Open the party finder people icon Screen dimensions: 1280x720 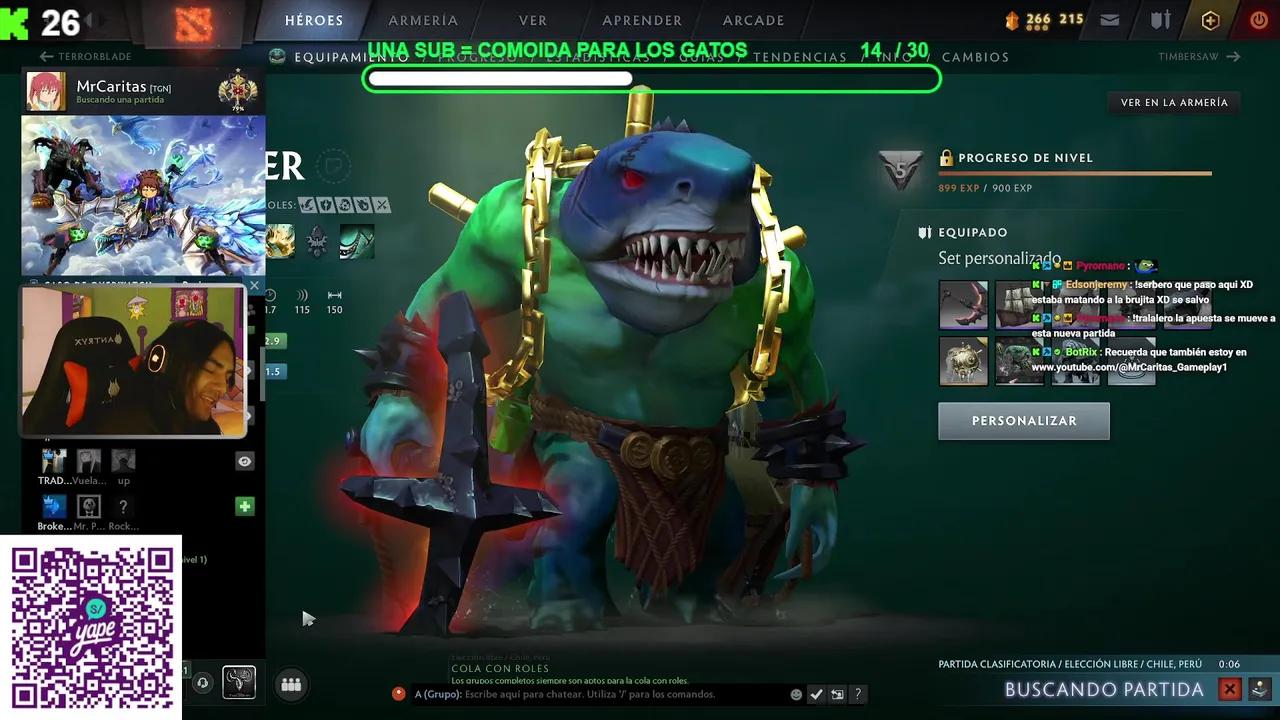point(291,684)
